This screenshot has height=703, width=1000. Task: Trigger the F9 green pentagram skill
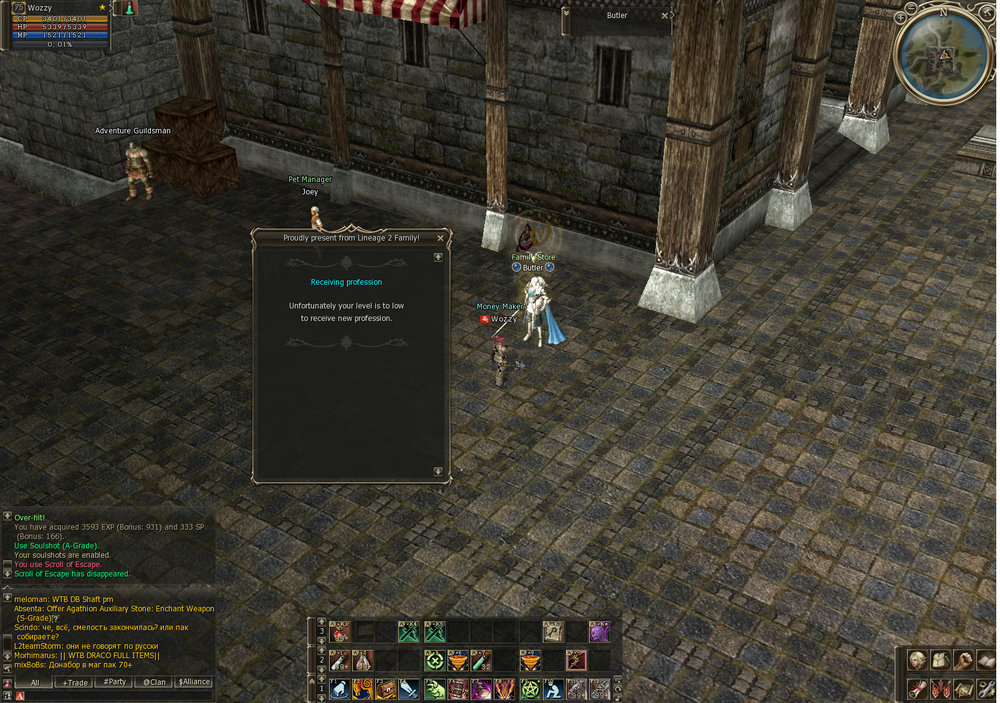[529, 689]
